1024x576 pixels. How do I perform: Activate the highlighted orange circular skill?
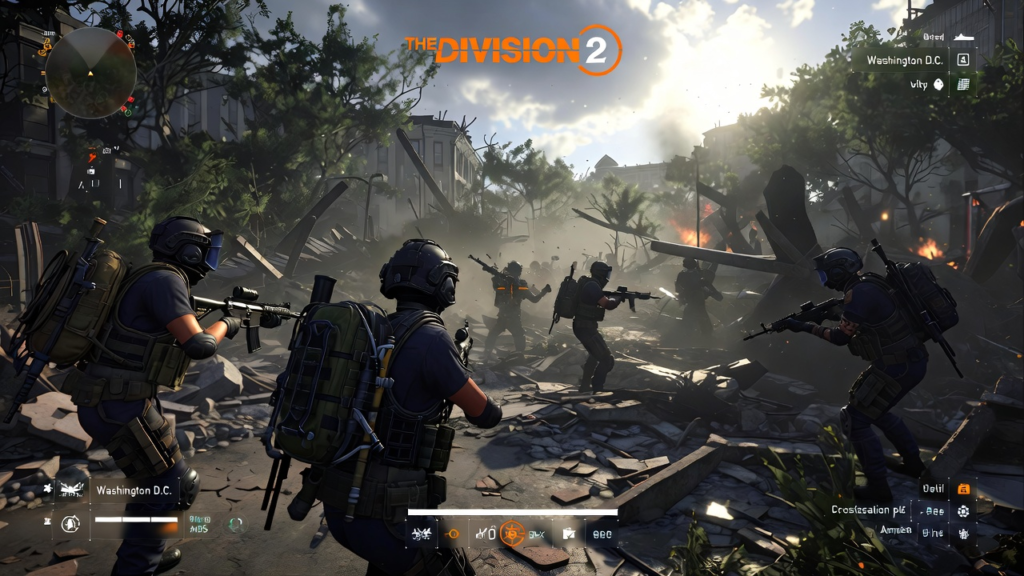(x=514, y=533)
